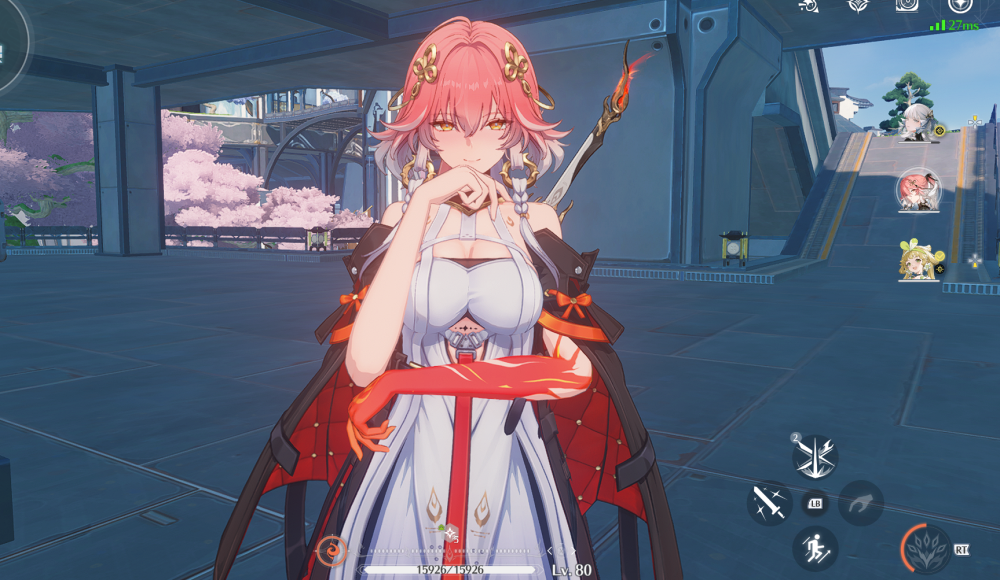
Task: Use the sword basic attack button
Action: (769, 501)
